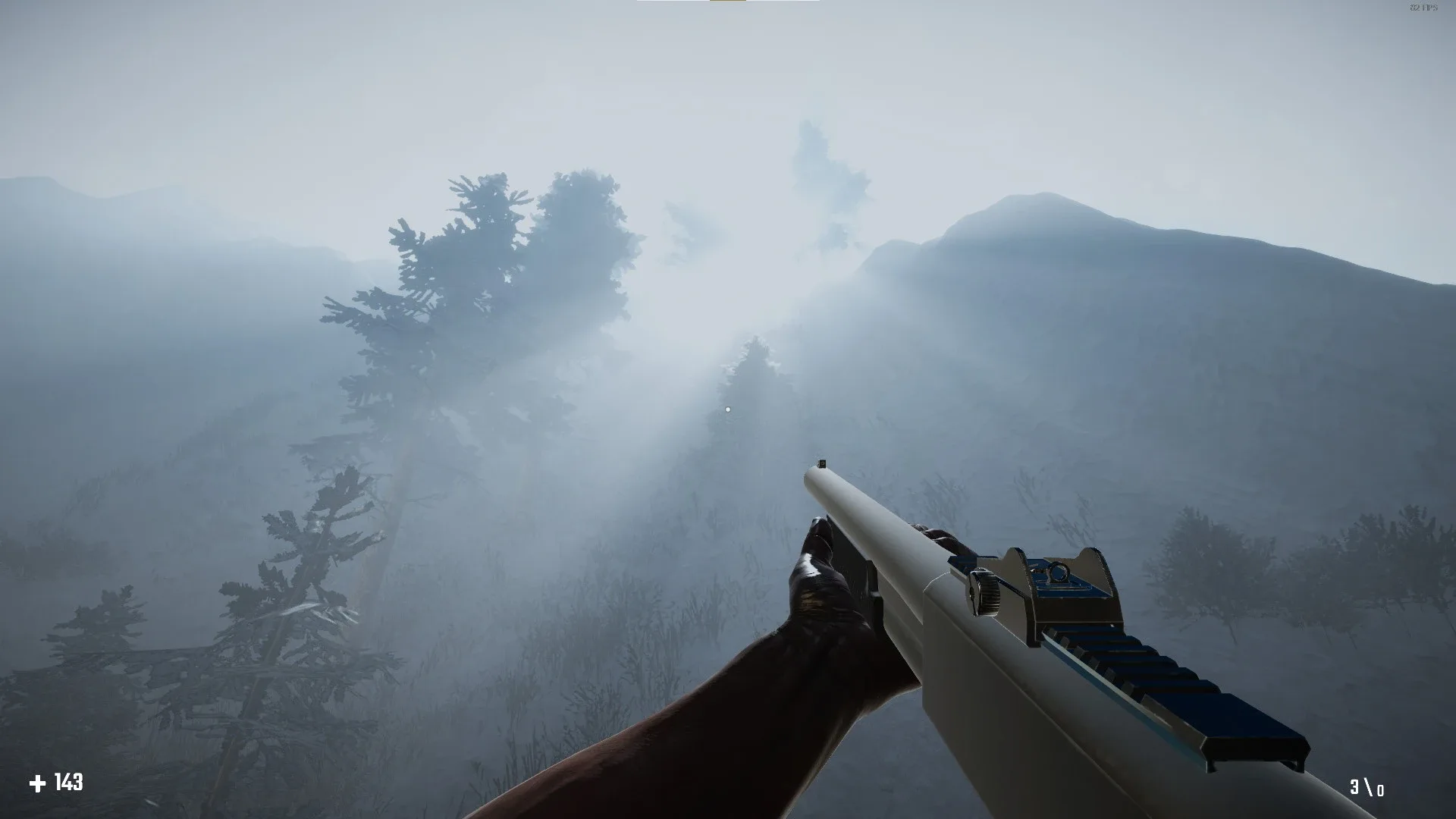Select the ammo reserve count 143

(x=68, y=780)
